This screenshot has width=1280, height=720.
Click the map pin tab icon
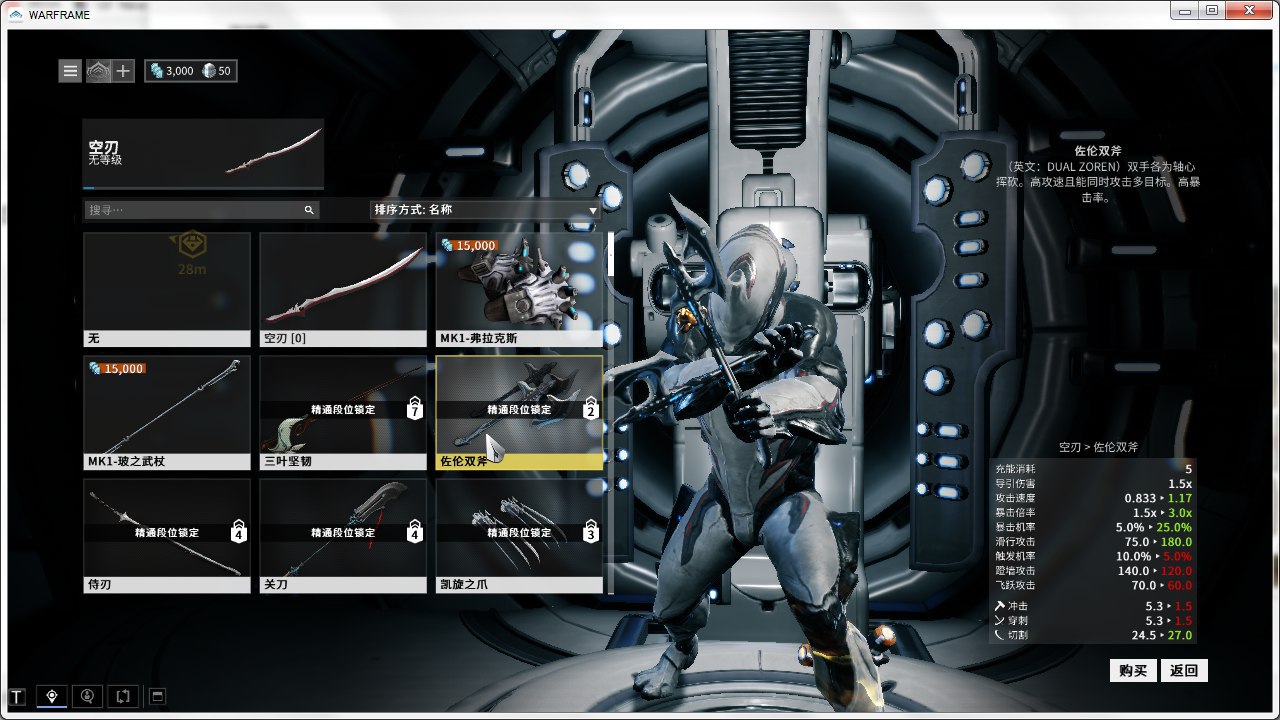[52, 696]
